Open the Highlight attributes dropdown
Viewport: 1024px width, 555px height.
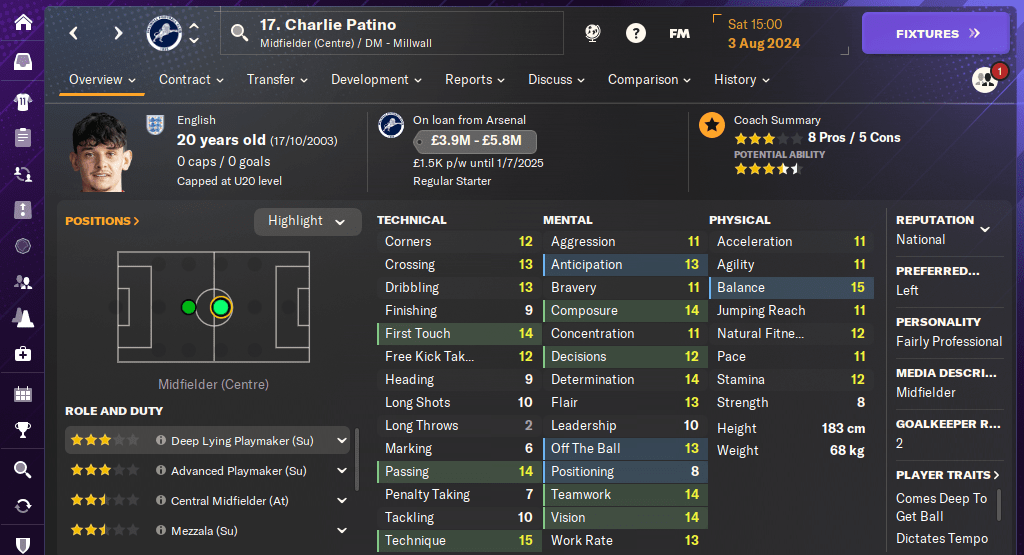307,221
